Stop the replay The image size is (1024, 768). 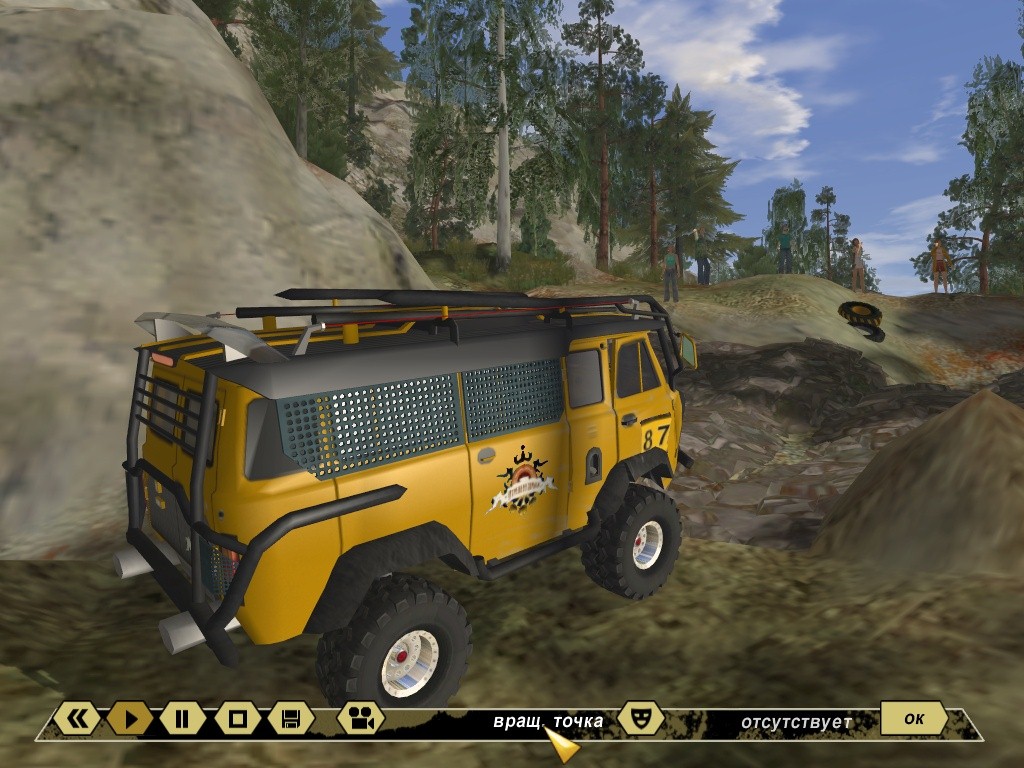click(237, 717)
